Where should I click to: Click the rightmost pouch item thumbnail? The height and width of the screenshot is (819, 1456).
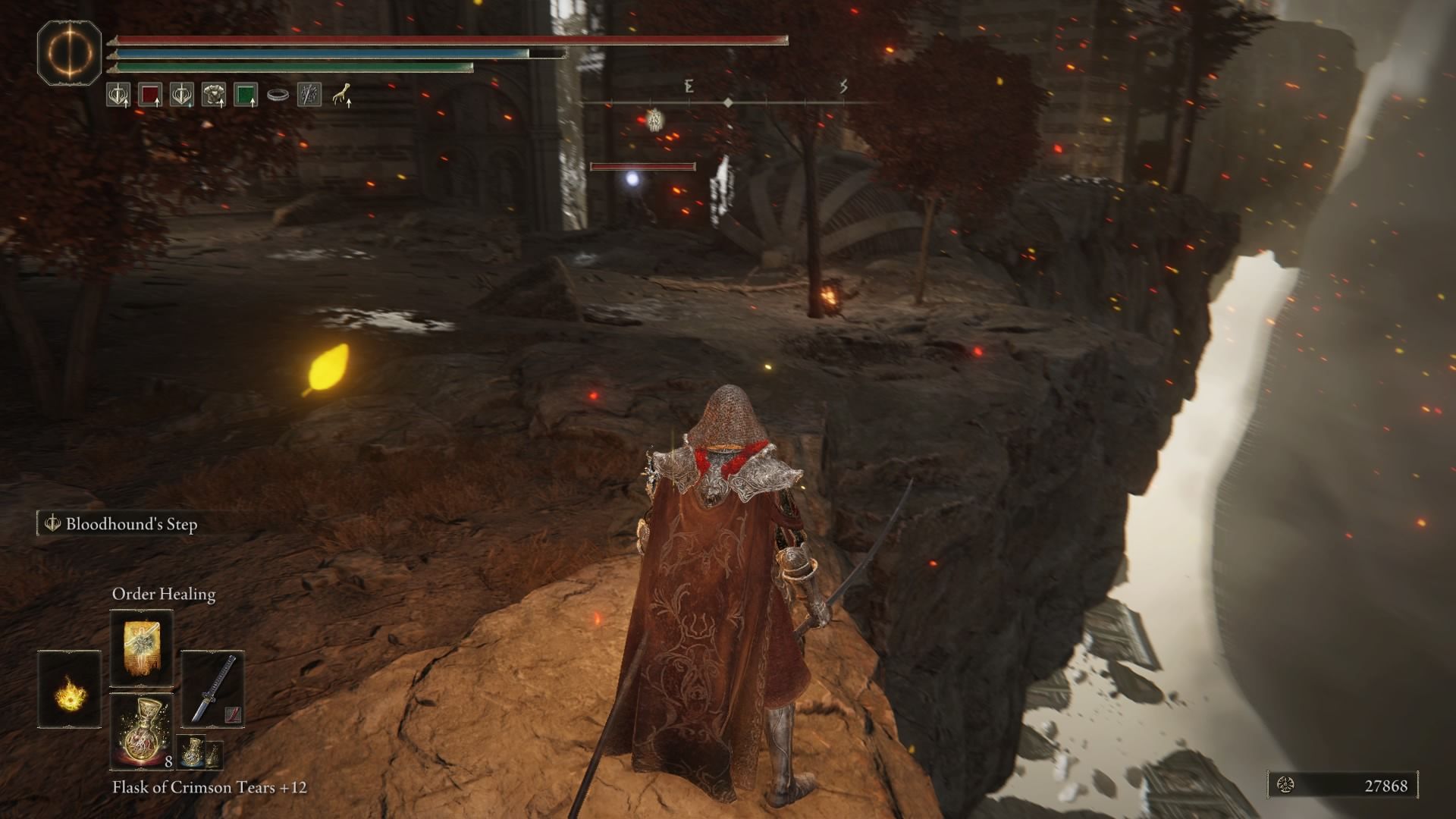(x=213, y=757)
